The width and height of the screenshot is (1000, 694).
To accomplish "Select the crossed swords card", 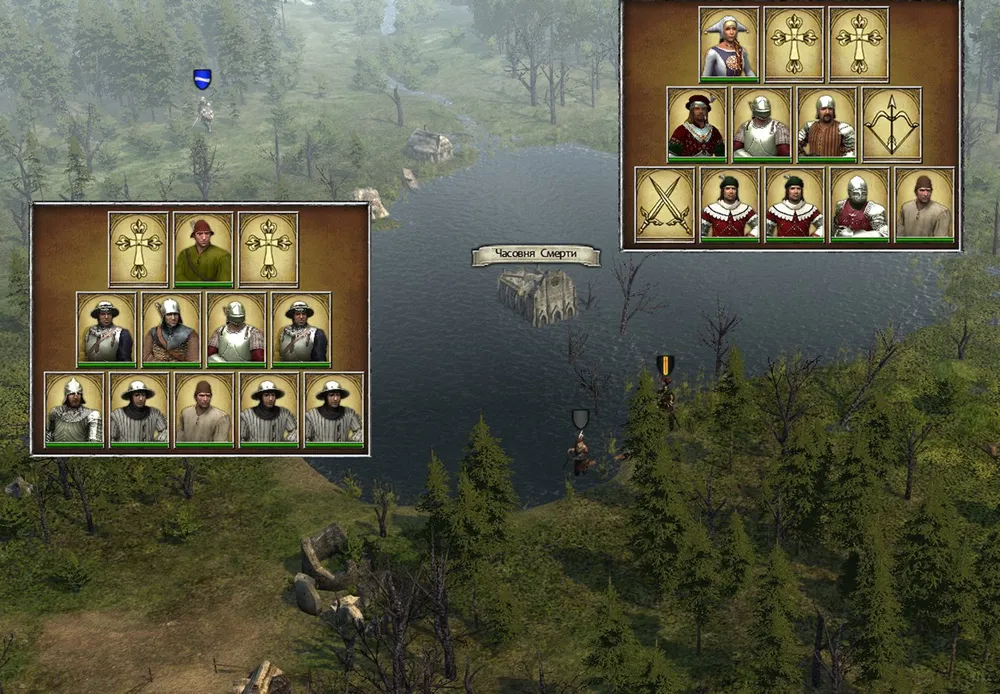I will click(x=665, y=205).
